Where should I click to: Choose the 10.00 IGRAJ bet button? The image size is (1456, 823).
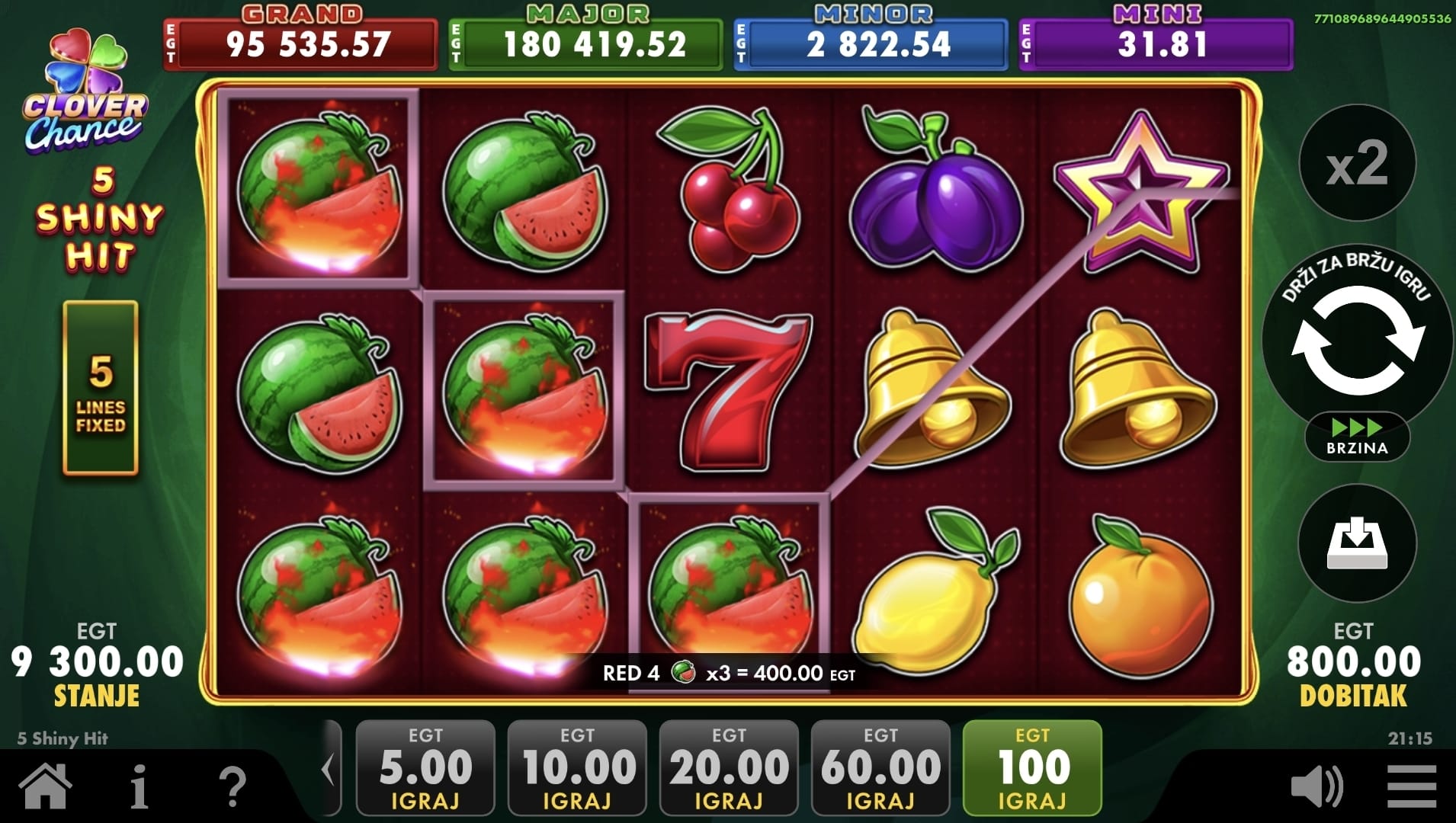point(577,768)
